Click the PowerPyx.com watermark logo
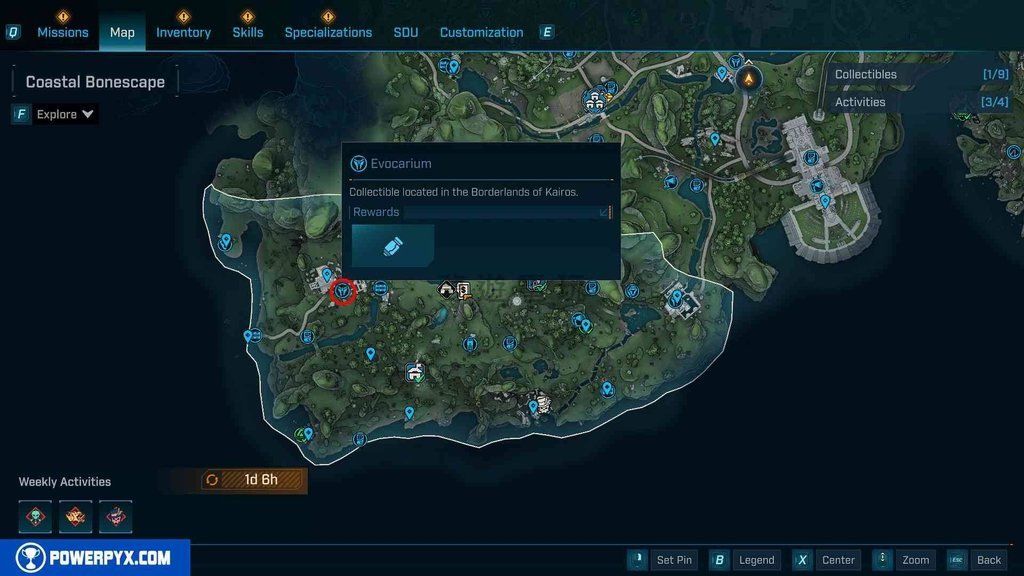Image resolution: width=1024 pixels, height=576 pixels. pyautogui.click(x=95, y=558)
